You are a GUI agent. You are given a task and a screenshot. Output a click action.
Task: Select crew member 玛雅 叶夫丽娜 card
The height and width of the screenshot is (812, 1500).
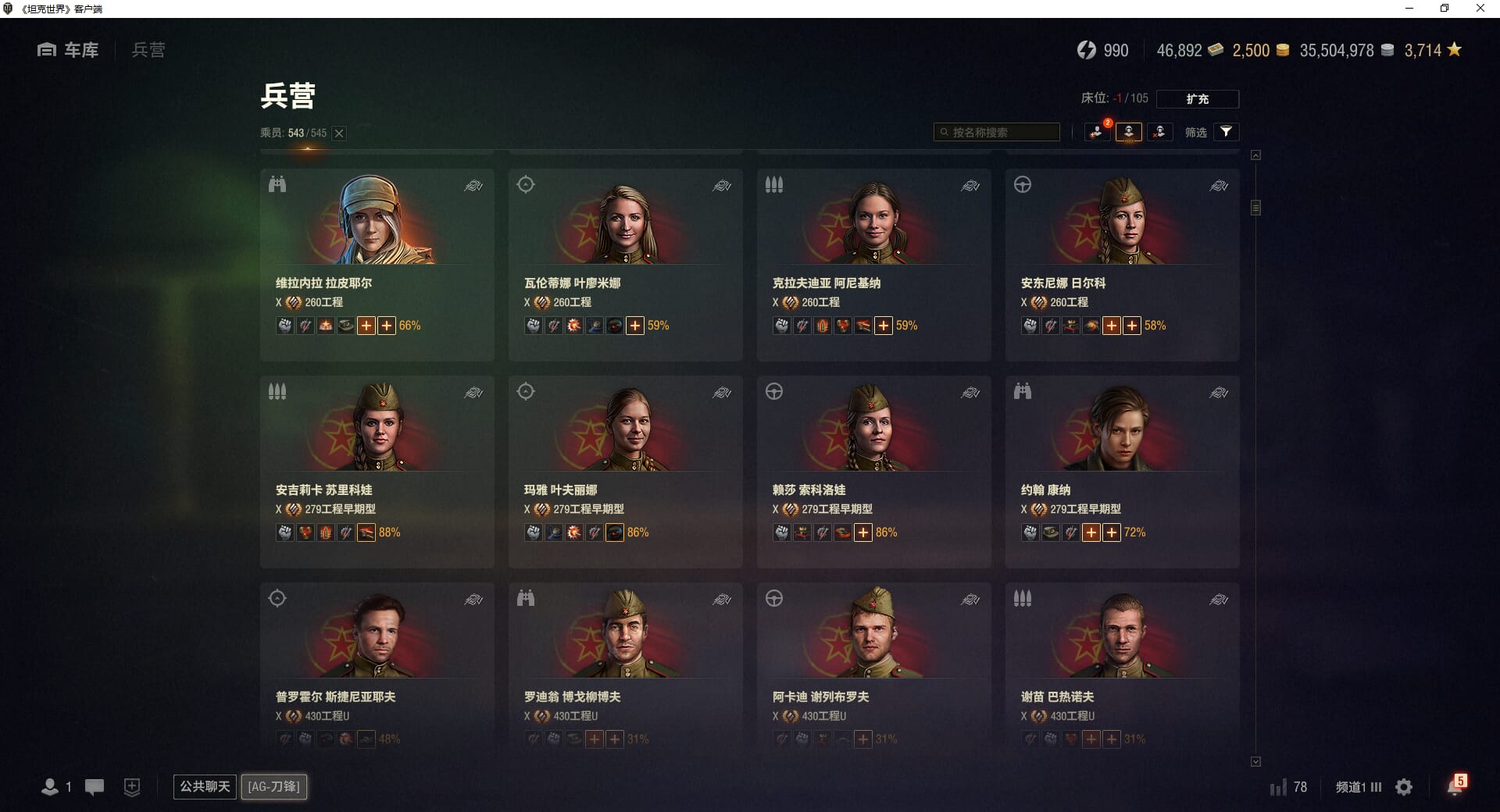coord(625,471)
